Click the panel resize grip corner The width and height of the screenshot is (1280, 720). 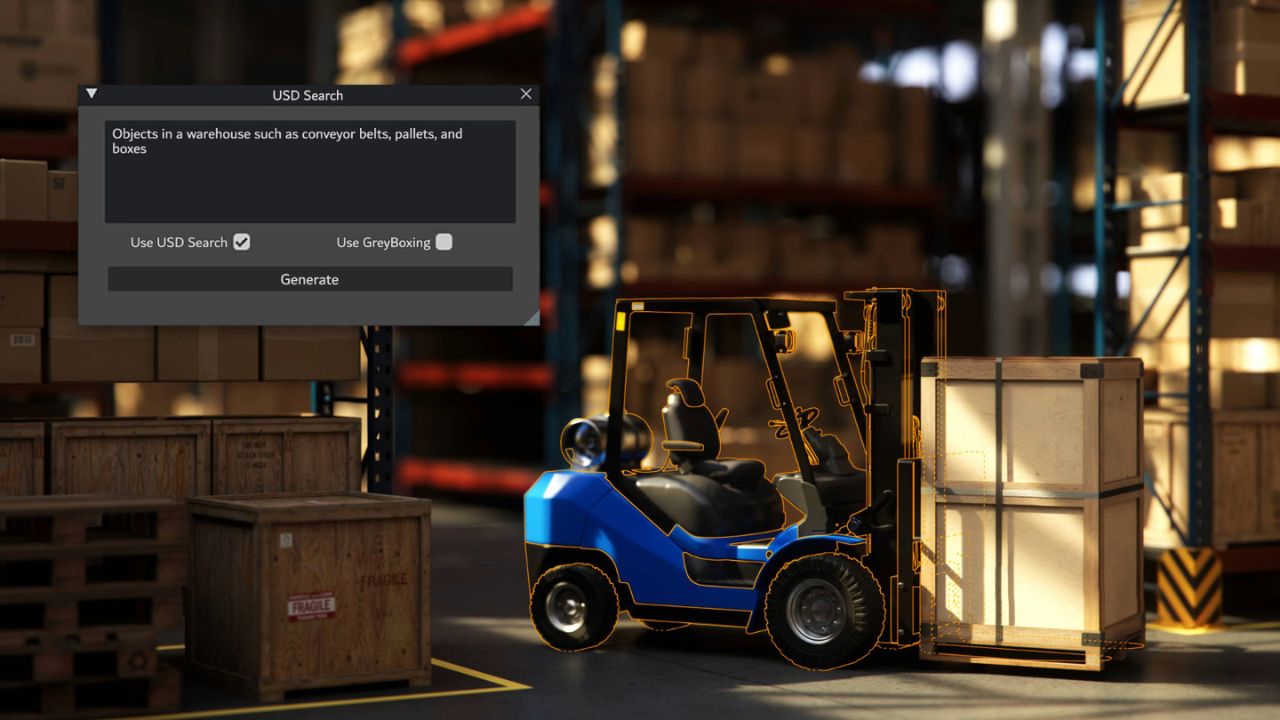click(531, 318)
